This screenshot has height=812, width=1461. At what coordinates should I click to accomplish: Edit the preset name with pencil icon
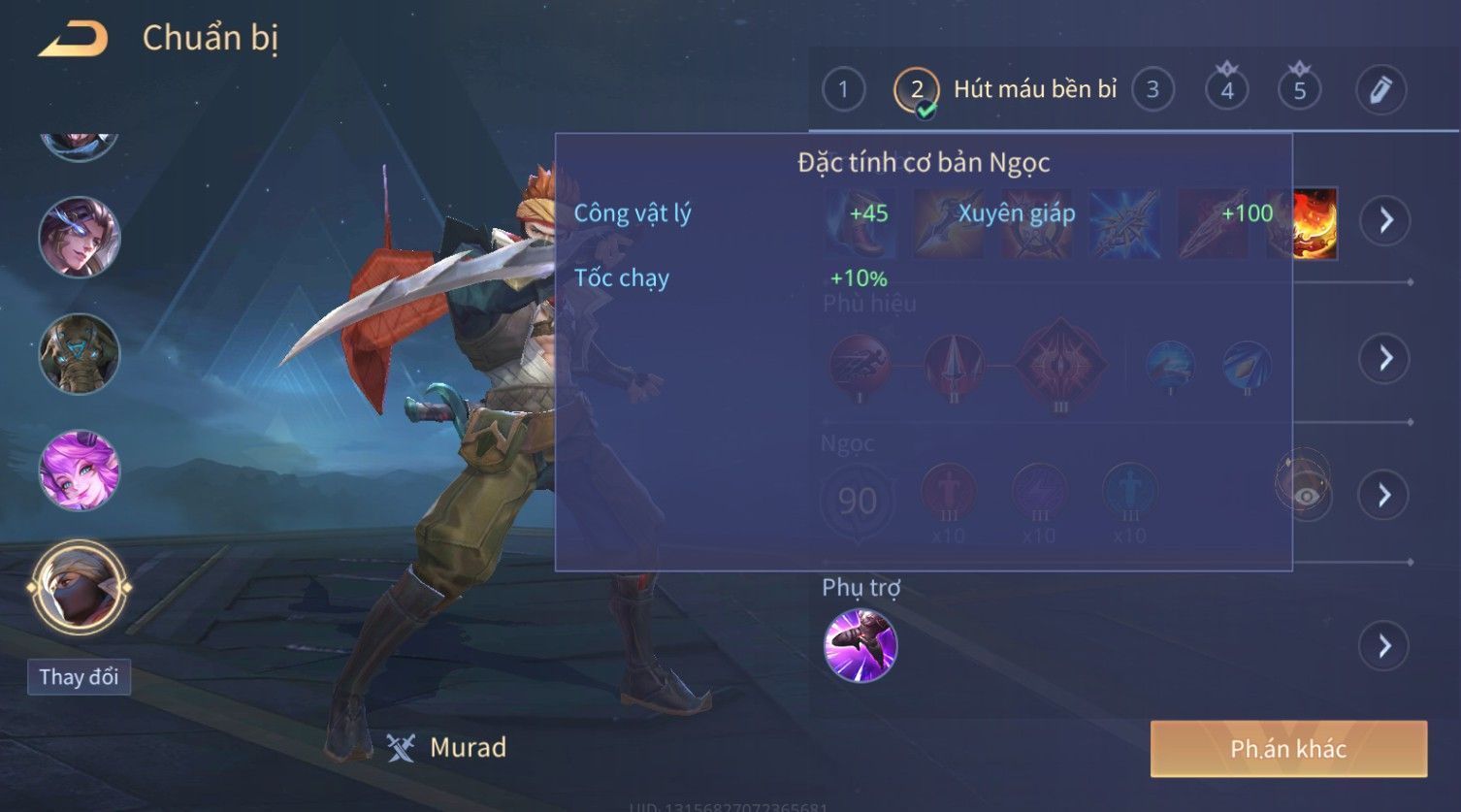(x=1380, y=90)
